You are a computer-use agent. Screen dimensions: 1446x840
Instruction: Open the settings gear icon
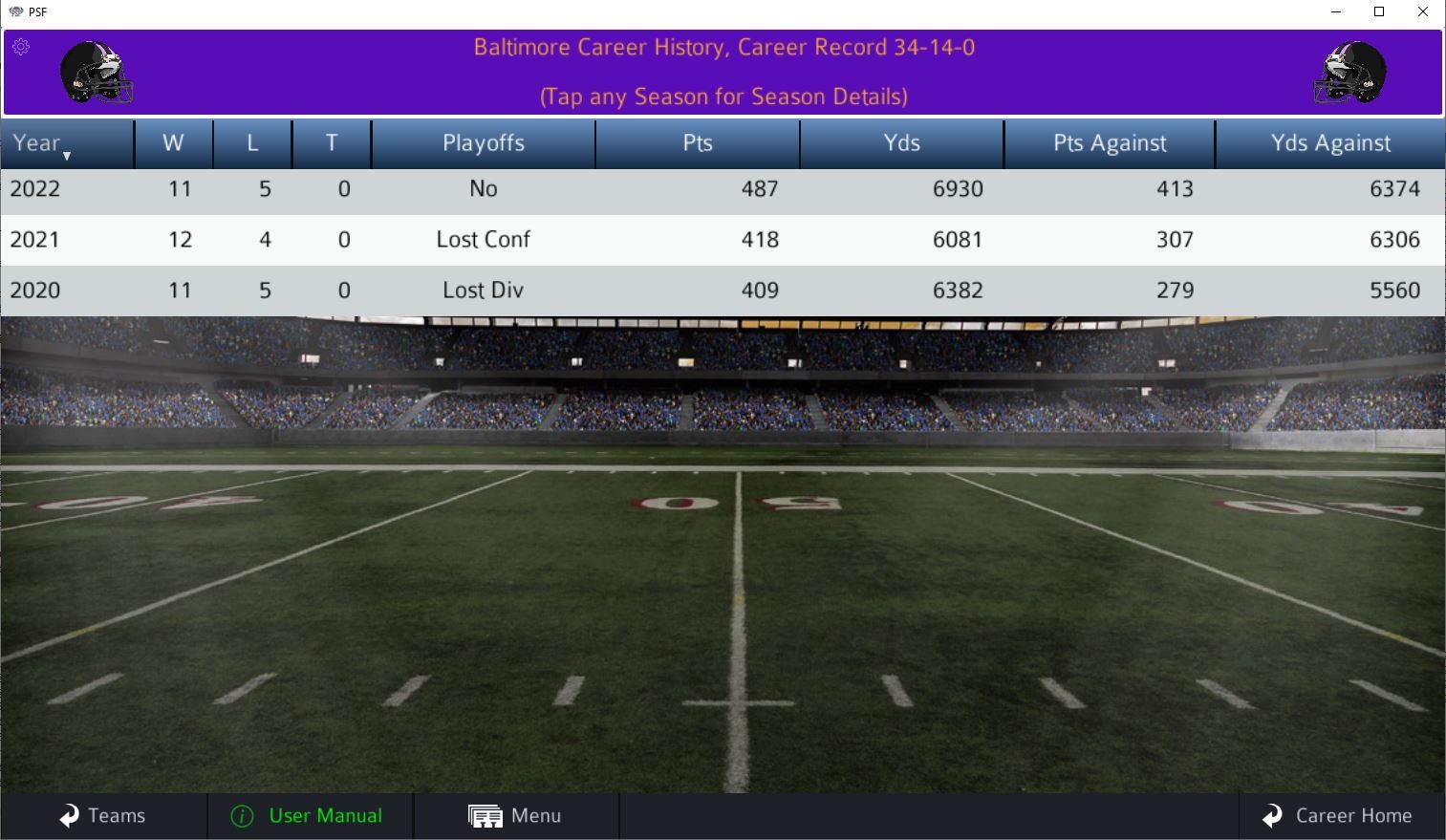coord(21,46)
